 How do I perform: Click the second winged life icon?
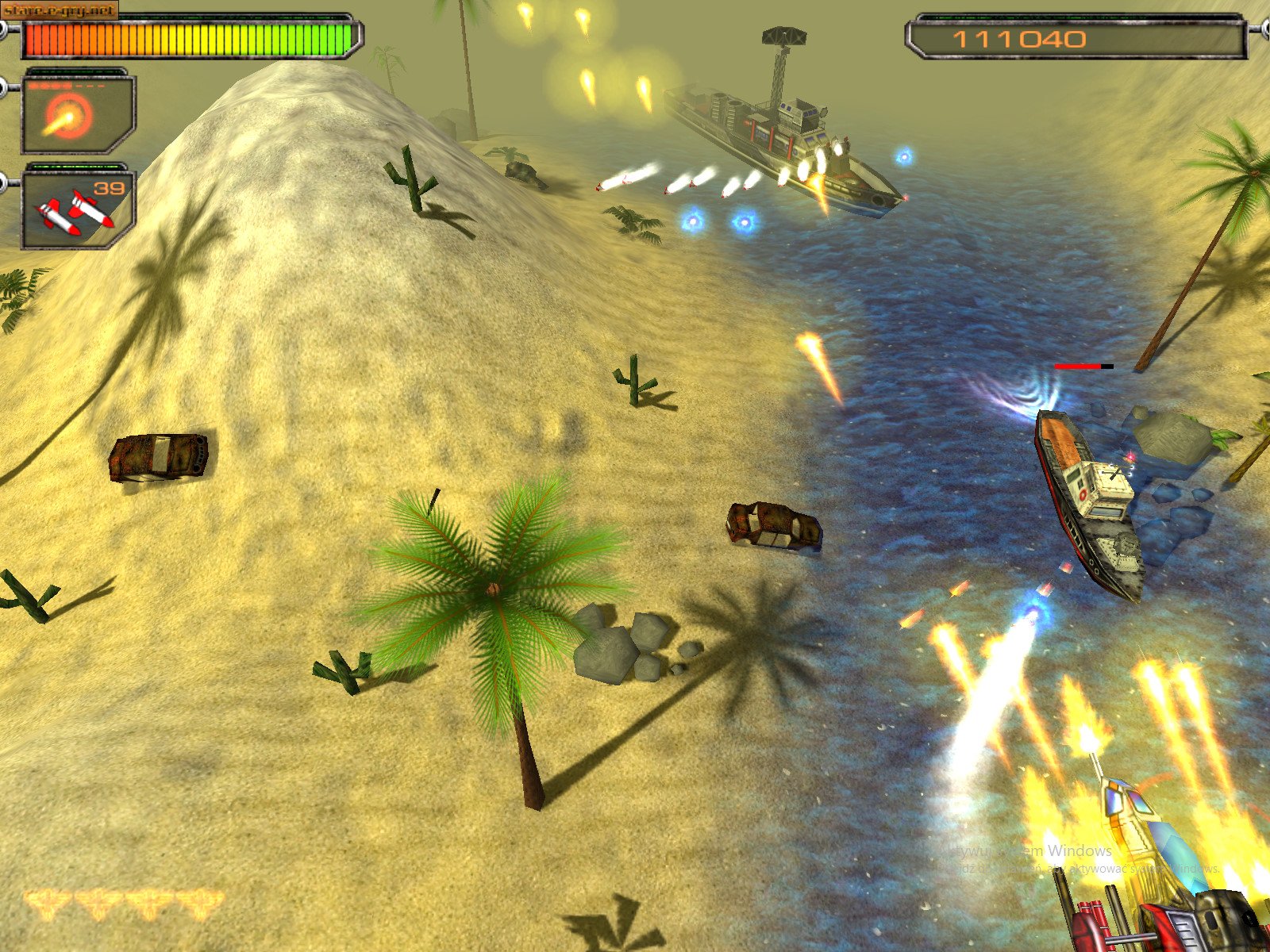coord(98,903)
